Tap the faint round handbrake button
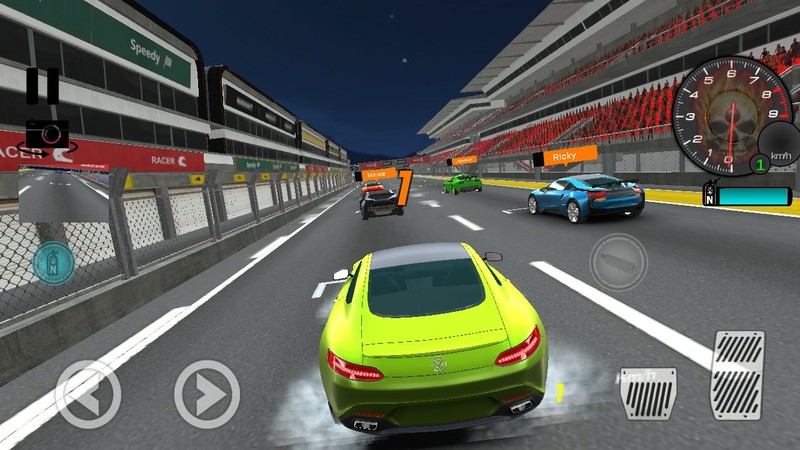The height and width of the screenshot is (450, 800). point(618,262)
